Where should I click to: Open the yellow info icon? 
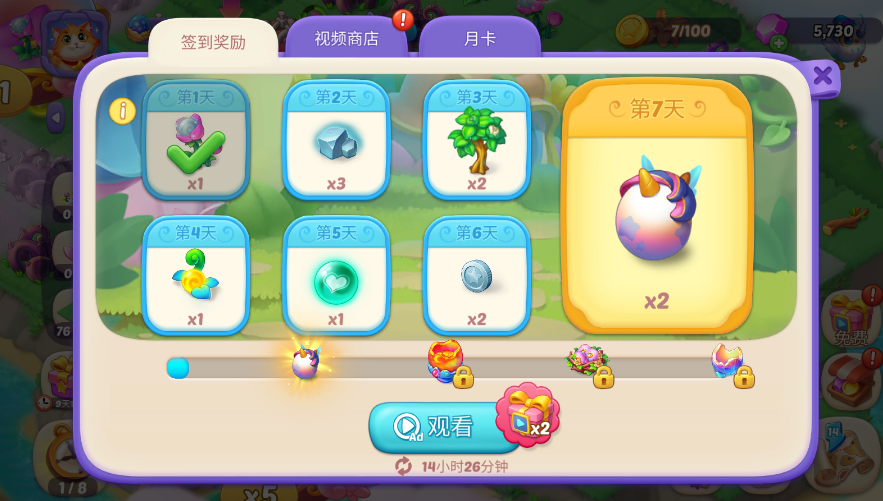point(122,111)
